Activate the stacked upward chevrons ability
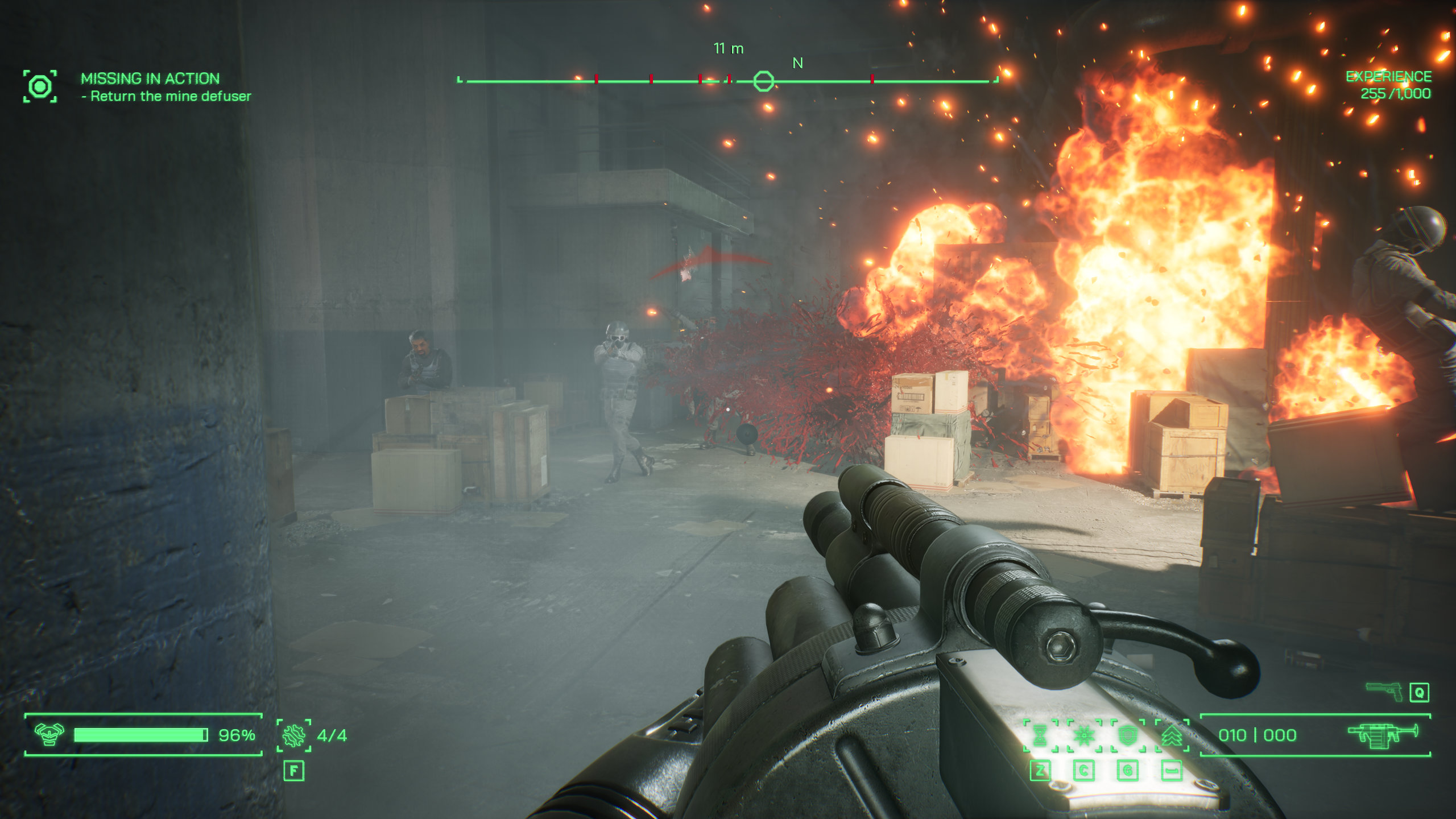 pos(1172,735)
